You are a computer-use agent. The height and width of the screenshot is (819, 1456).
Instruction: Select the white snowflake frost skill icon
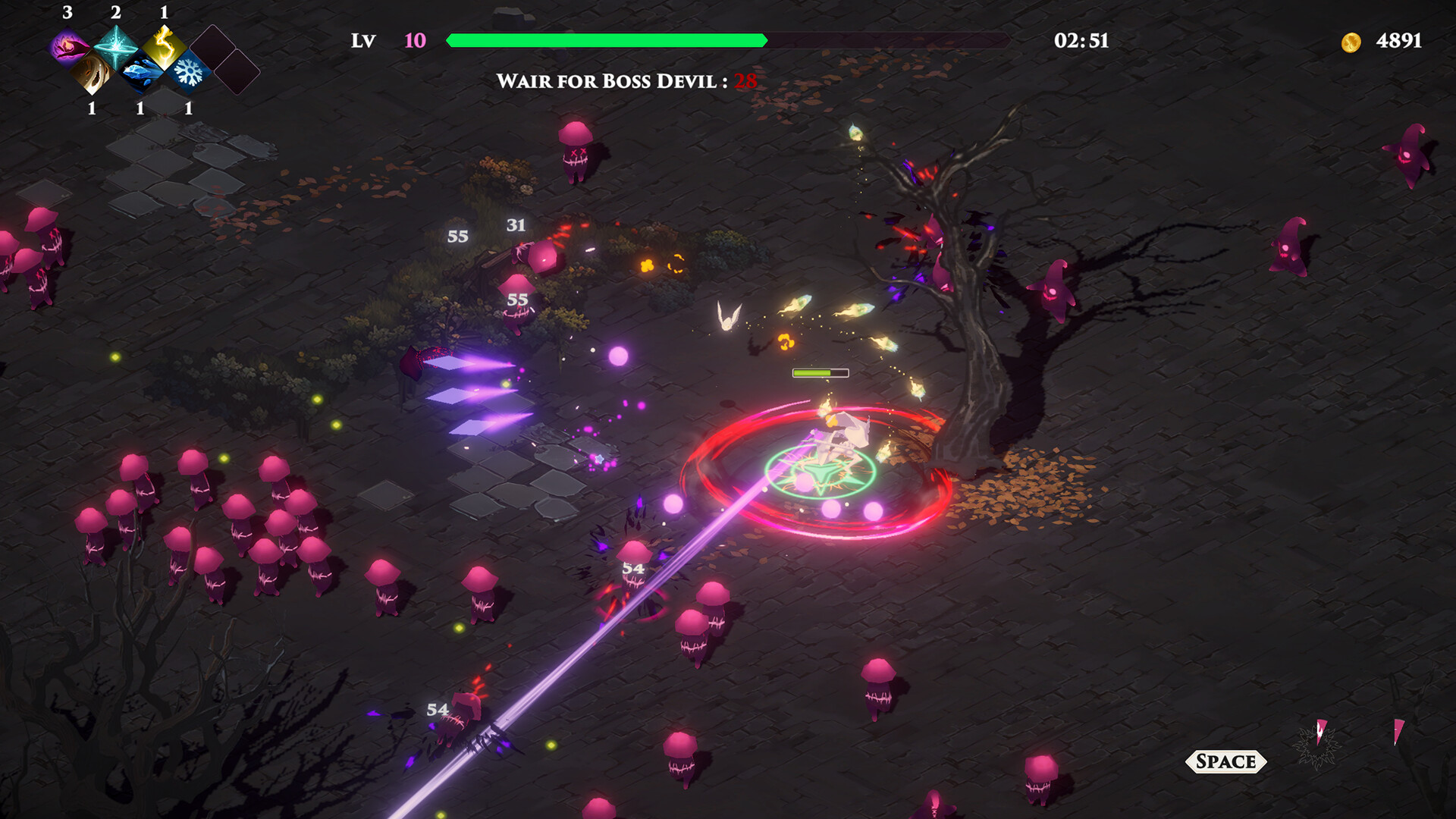pos(190,74)
